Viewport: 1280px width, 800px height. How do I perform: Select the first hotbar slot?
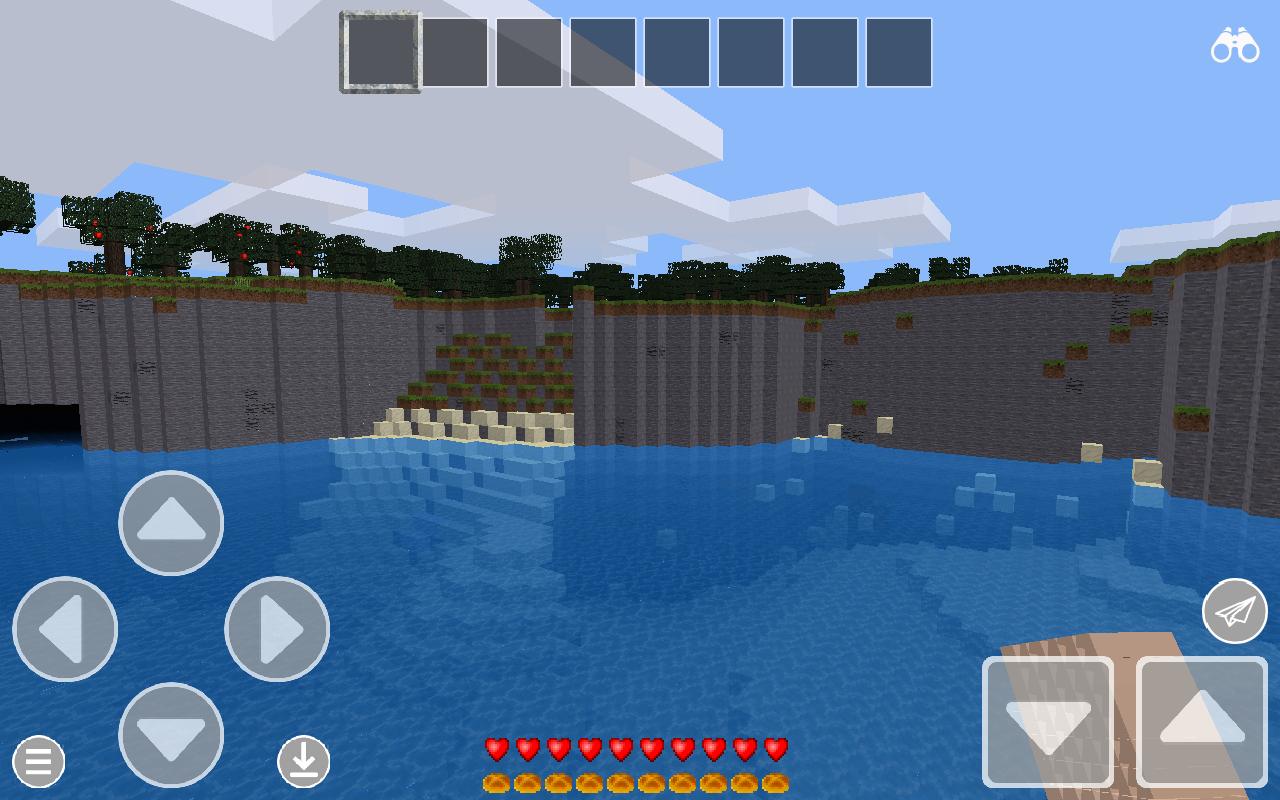pos(380,52)
